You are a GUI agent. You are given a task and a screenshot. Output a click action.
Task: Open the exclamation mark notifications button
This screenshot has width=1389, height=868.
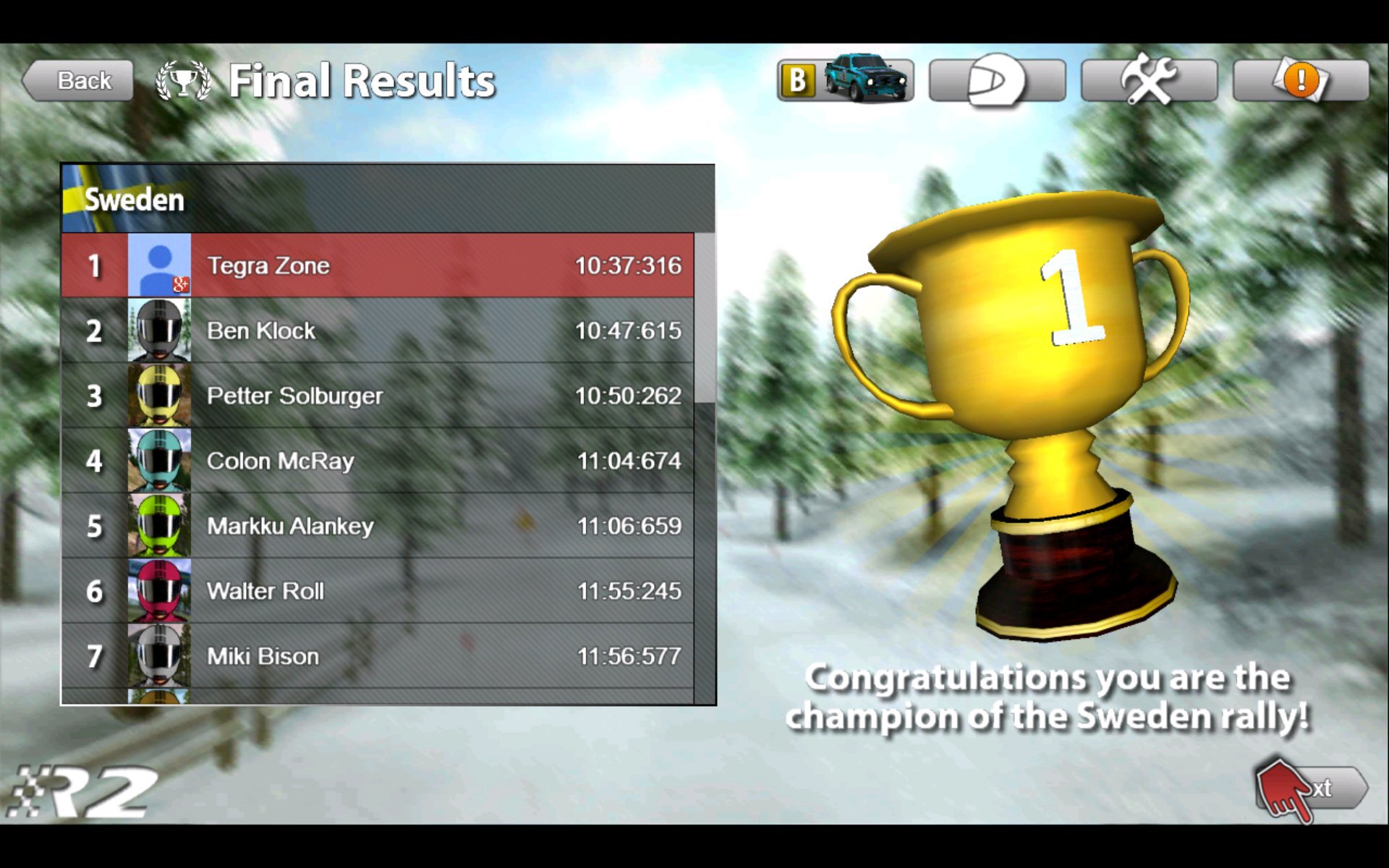1301,80
